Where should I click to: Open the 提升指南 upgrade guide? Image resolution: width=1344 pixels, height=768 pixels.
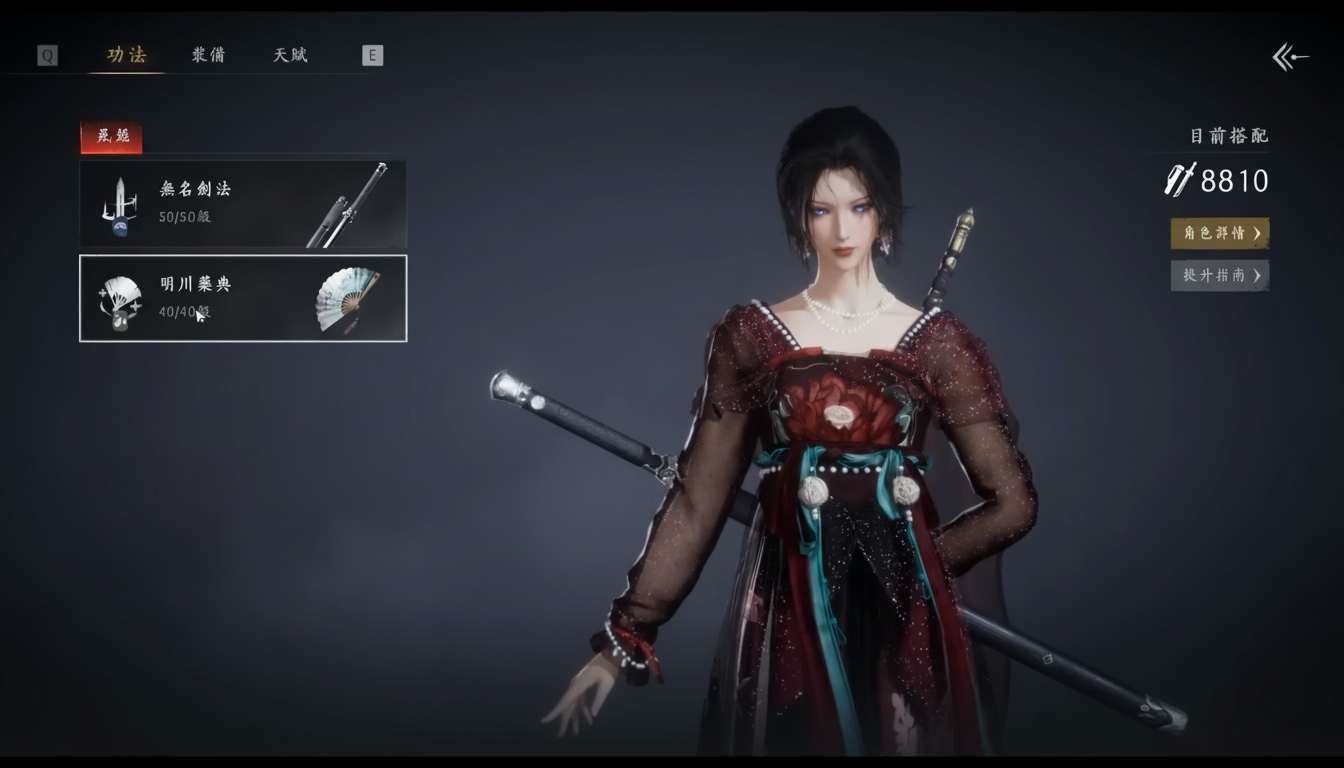tap(1219, 275)
